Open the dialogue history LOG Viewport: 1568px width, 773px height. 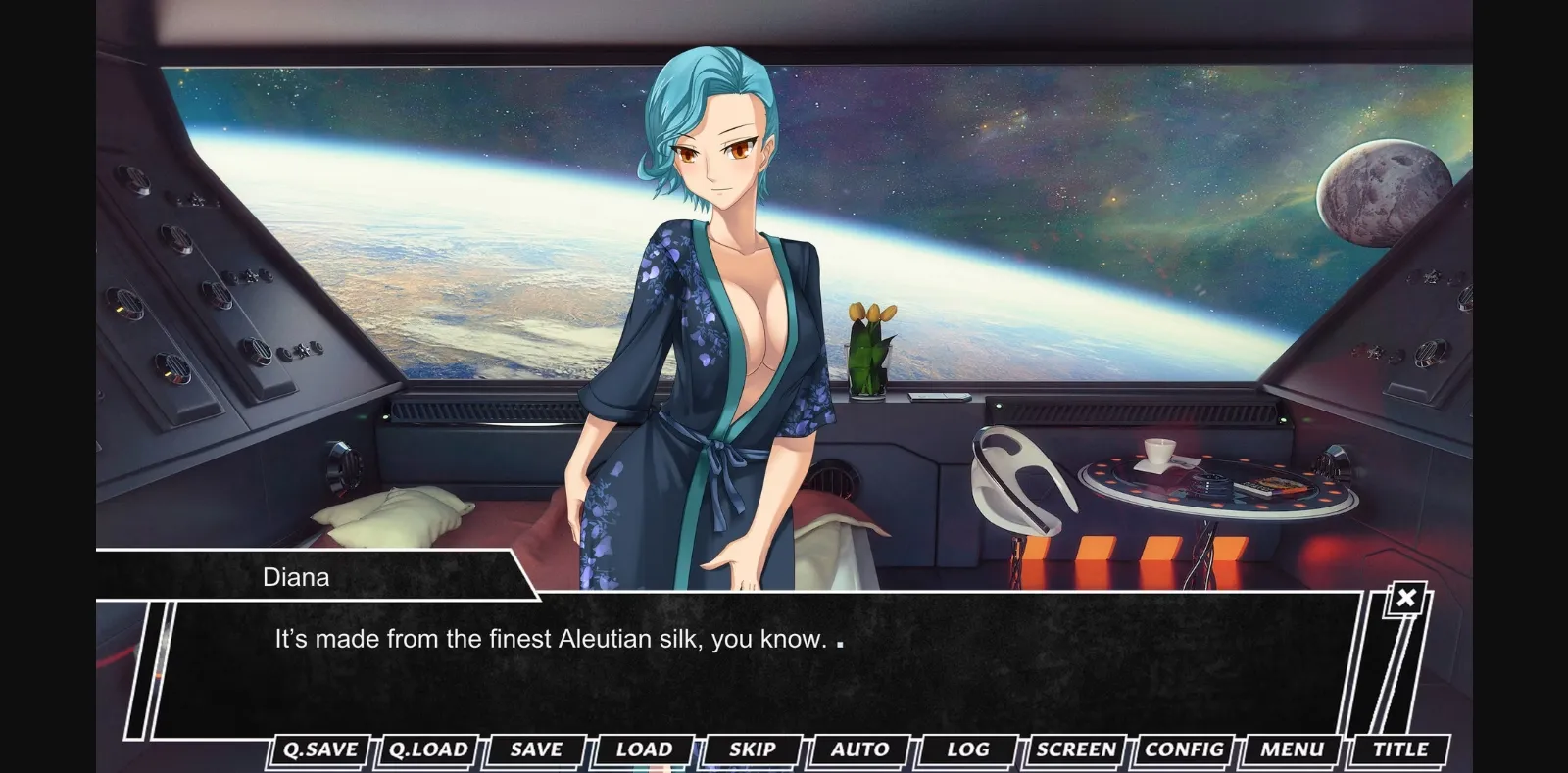point(966,749)
